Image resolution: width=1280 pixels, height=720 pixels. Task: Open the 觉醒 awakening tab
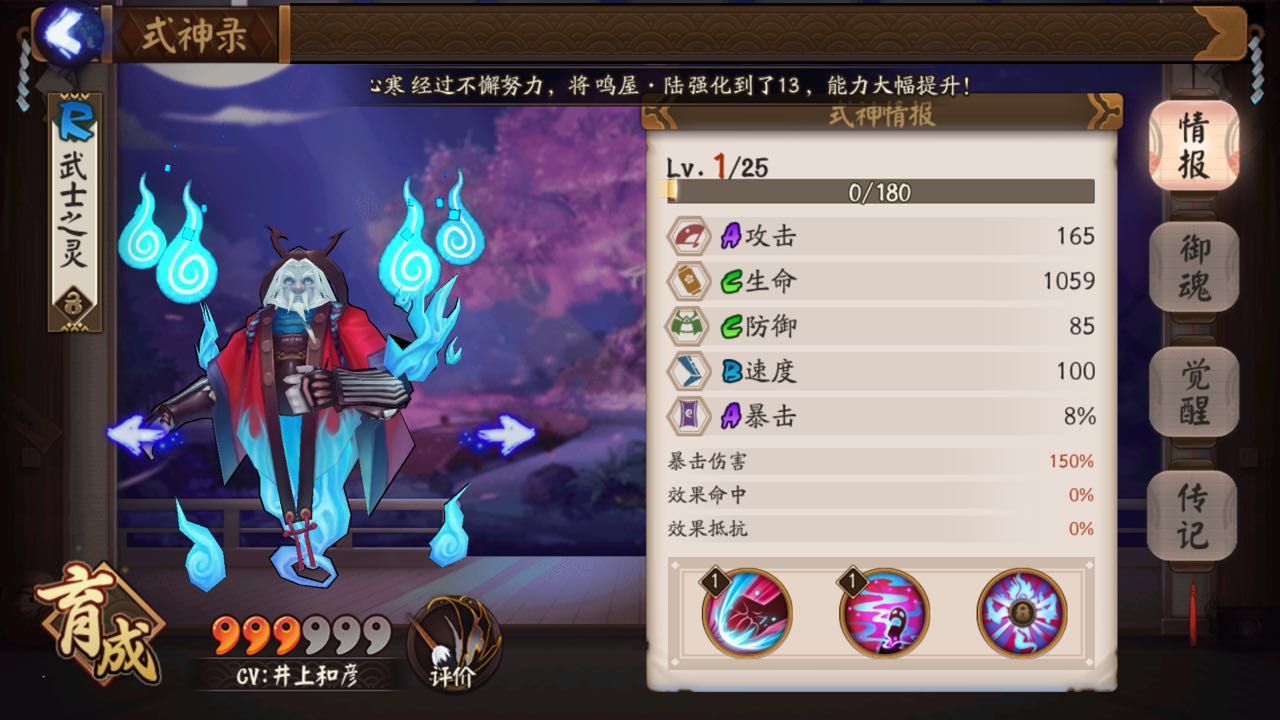1192,392
